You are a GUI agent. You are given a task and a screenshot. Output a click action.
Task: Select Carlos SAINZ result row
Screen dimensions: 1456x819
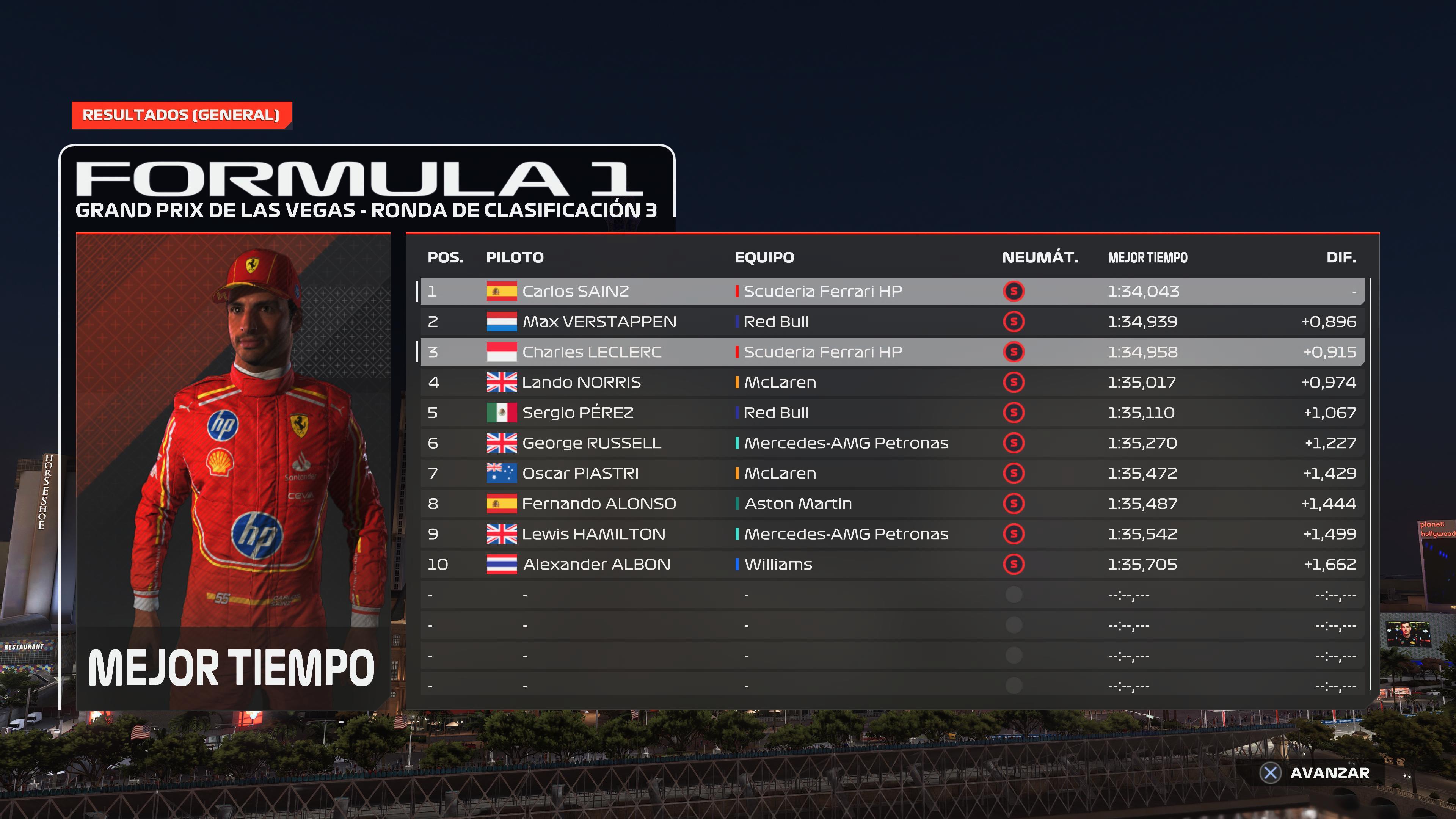click(892, 291)
